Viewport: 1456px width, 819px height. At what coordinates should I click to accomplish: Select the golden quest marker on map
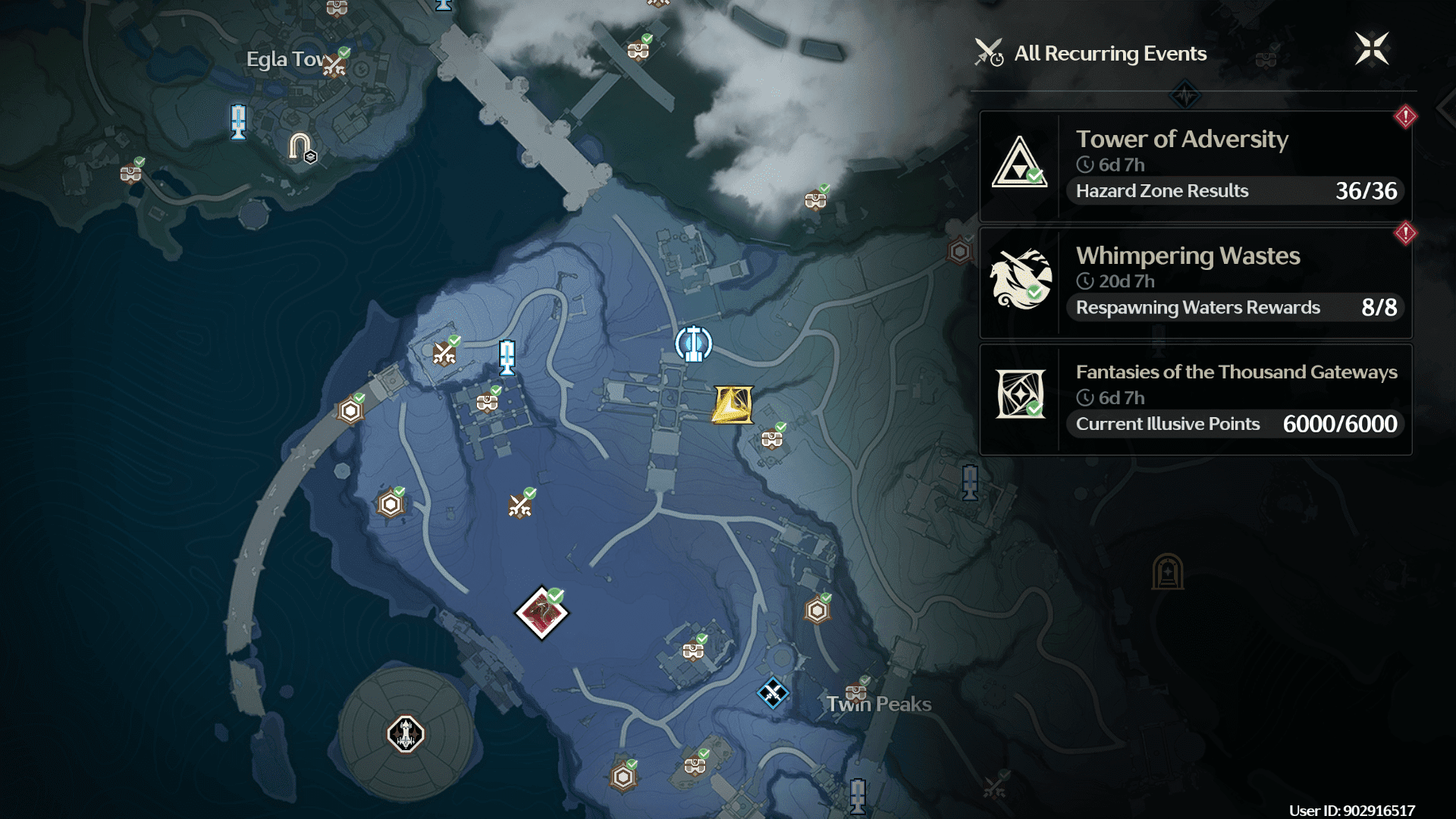click(x=732, y=404)
